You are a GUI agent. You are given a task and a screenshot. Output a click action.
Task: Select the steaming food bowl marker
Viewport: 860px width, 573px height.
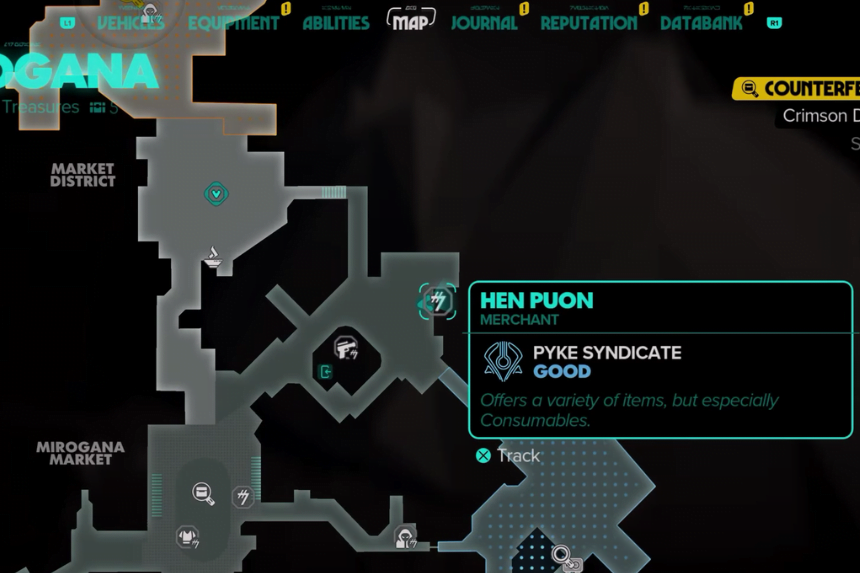213,257
